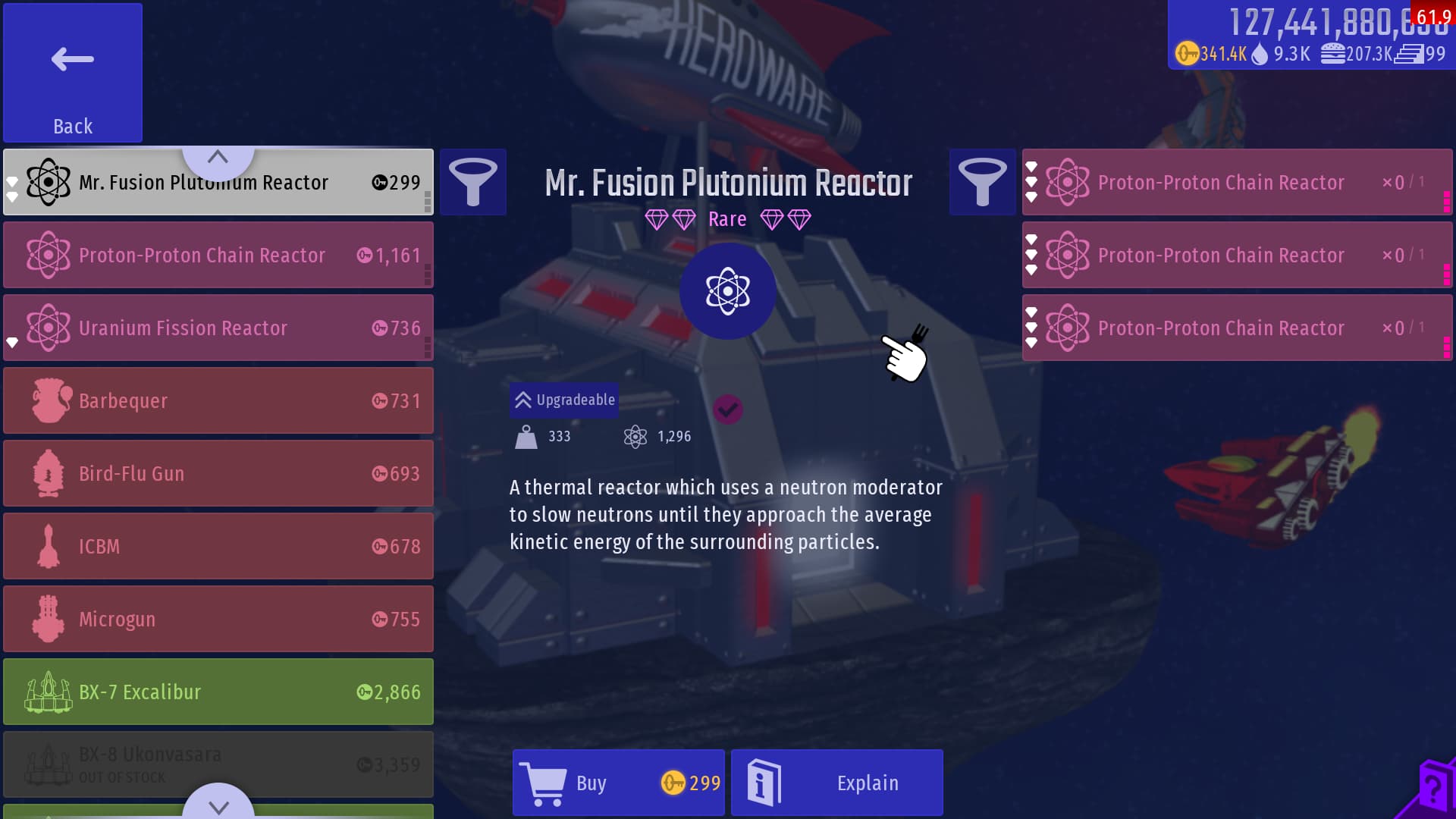Open the owned equipment filter funnel

[x=982, y=182]
